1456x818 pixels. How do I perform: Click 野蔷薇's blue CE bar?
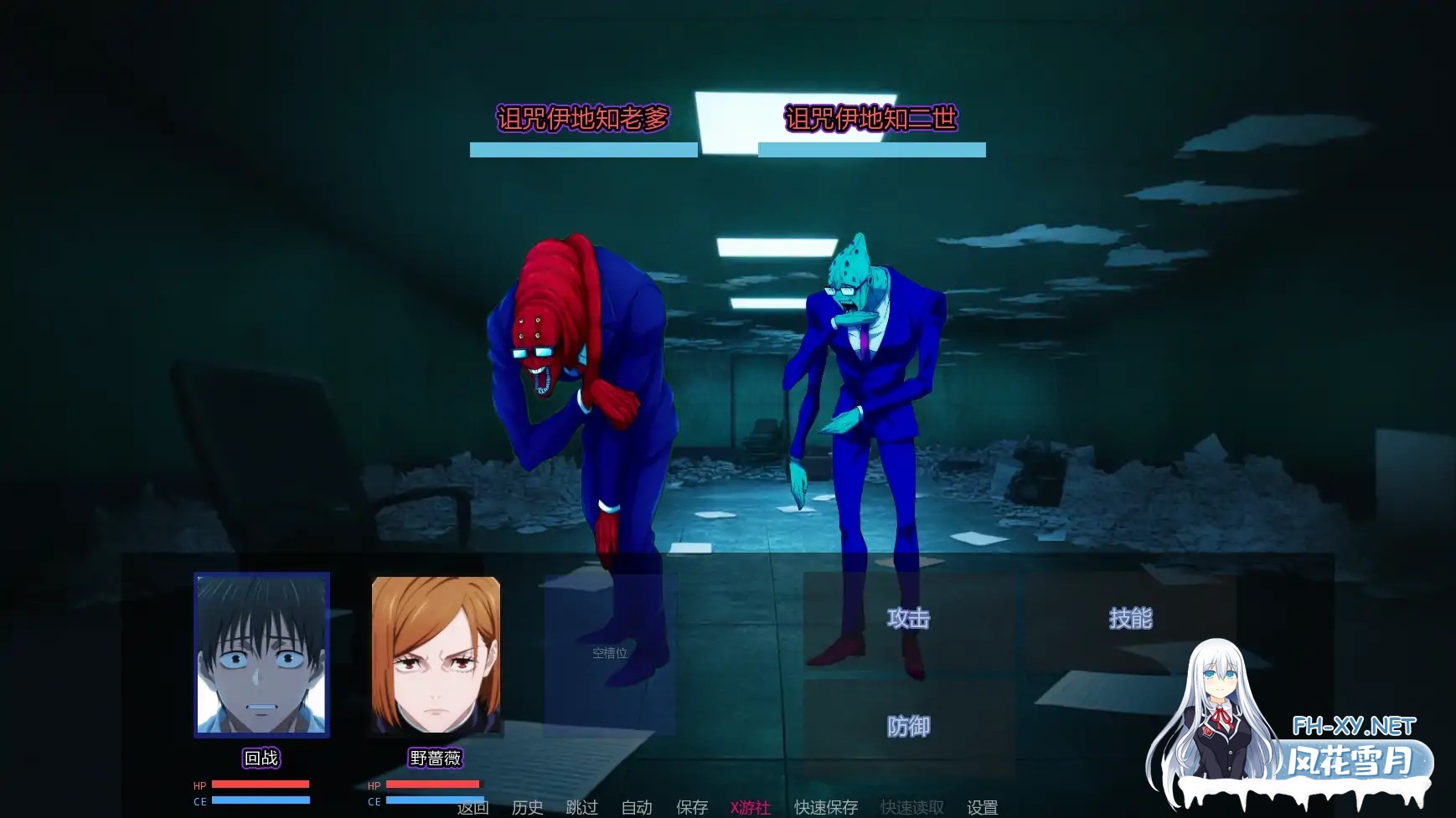(434, 800)
